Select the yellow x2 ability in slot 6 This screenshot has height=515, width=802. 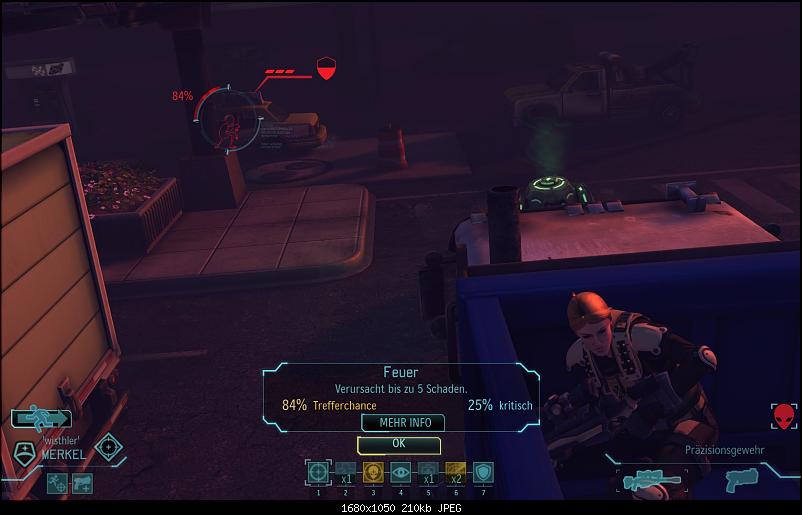tap(456, 472)
